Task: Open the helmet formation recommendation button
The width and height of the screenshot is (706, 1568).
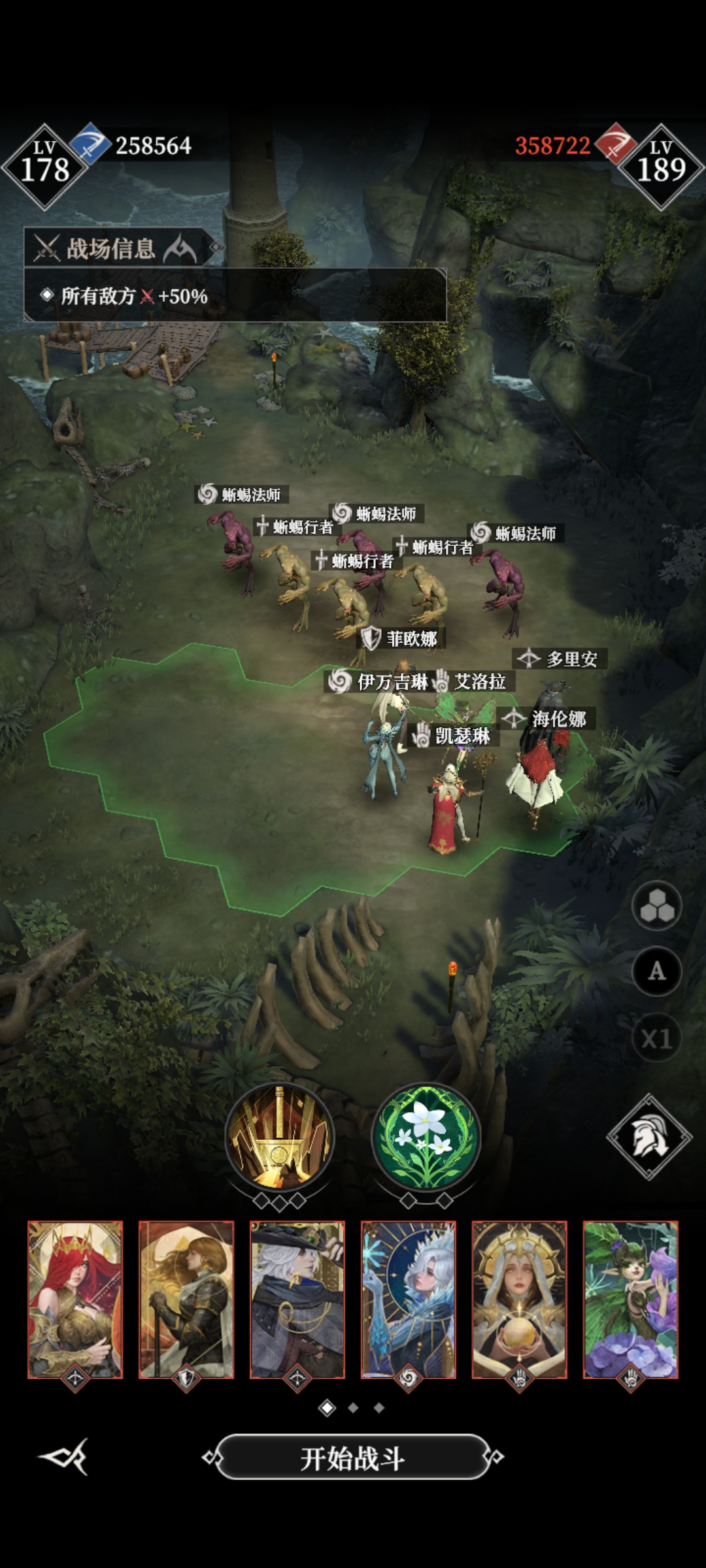Action: [x=648, y=1137]
